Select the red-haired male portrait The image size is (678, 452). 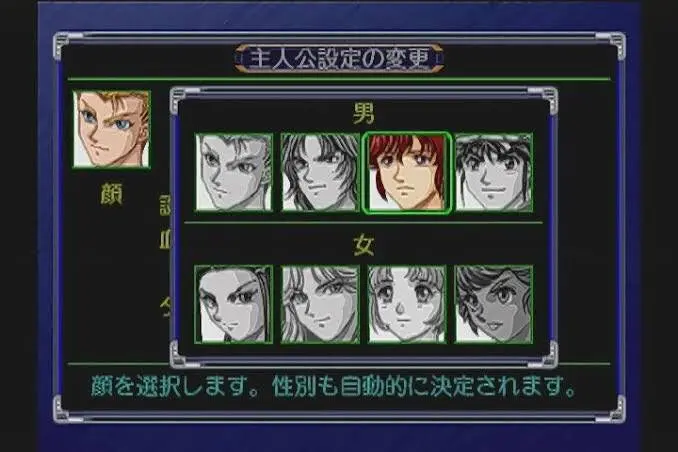click(x=407, y=172)
